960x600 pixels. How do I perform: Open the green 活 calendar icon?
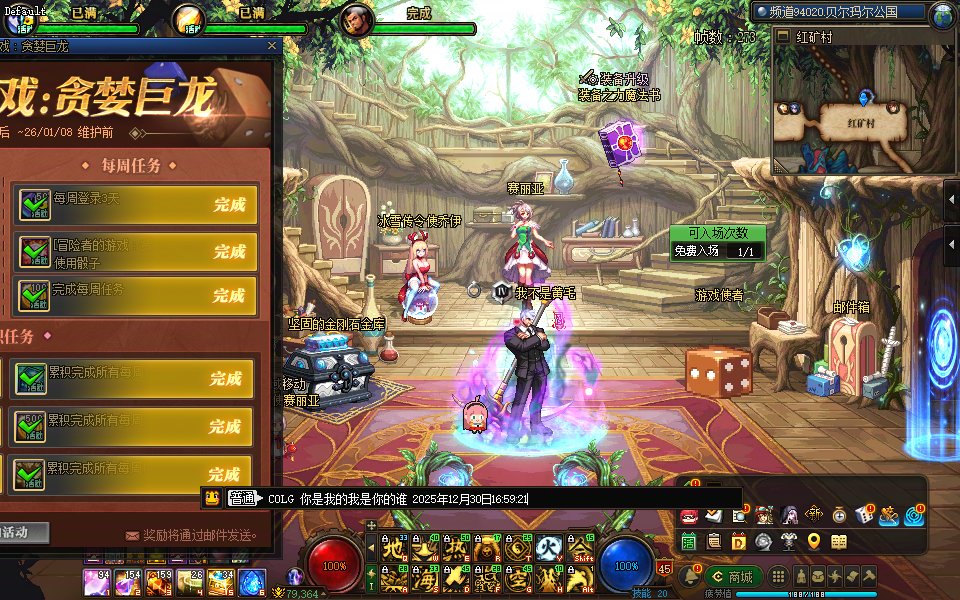688,542
